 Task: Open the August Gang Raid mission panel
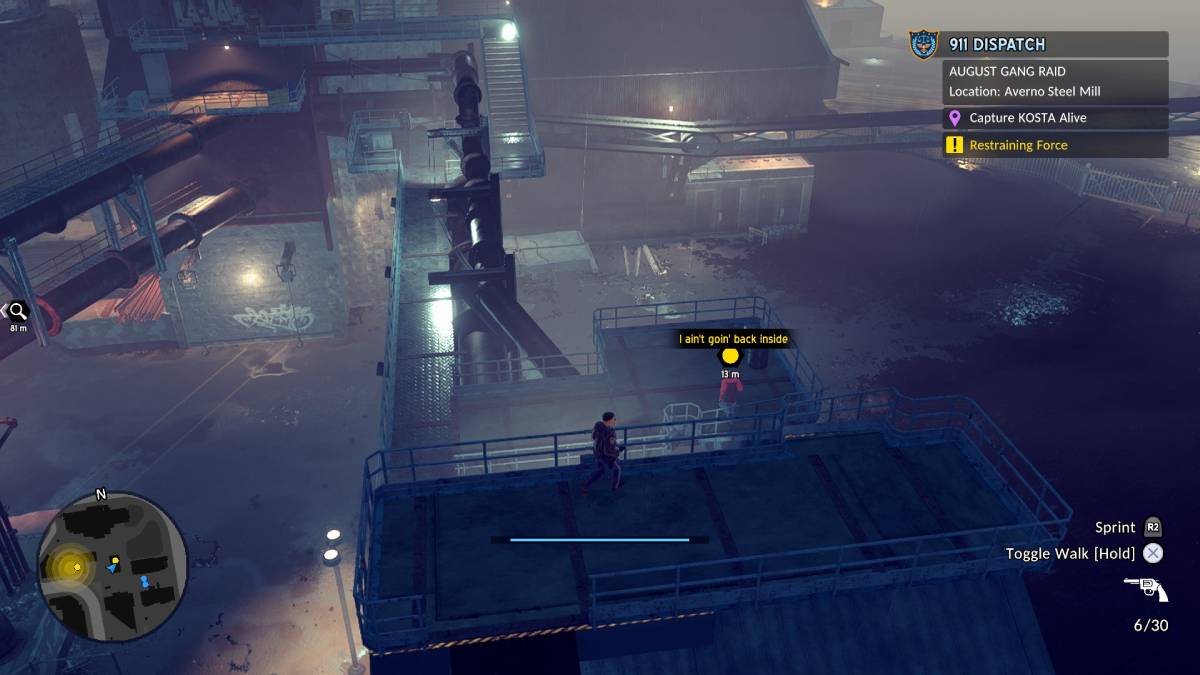coord(1056,82)
